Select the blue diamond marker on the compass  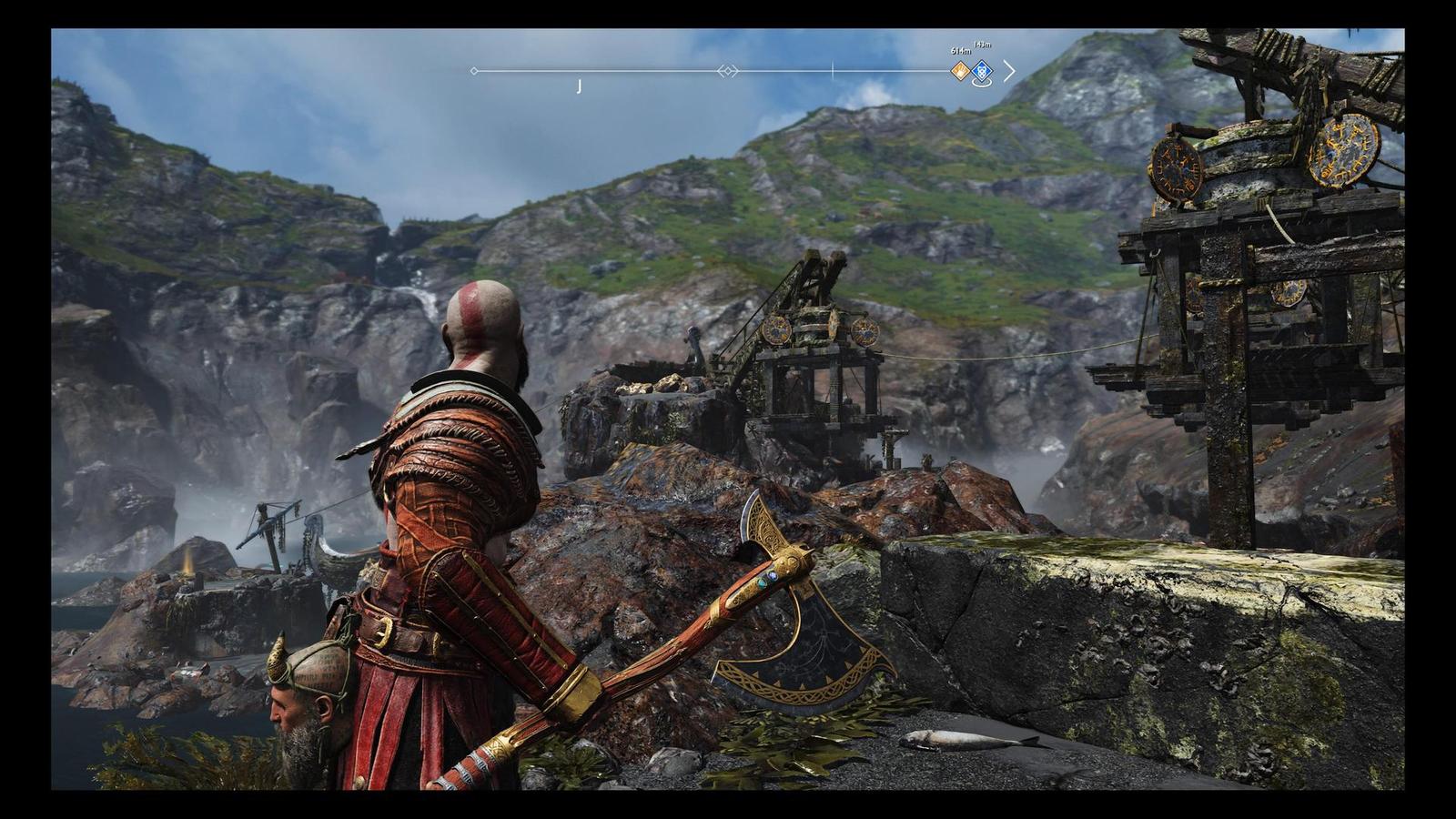982,71
